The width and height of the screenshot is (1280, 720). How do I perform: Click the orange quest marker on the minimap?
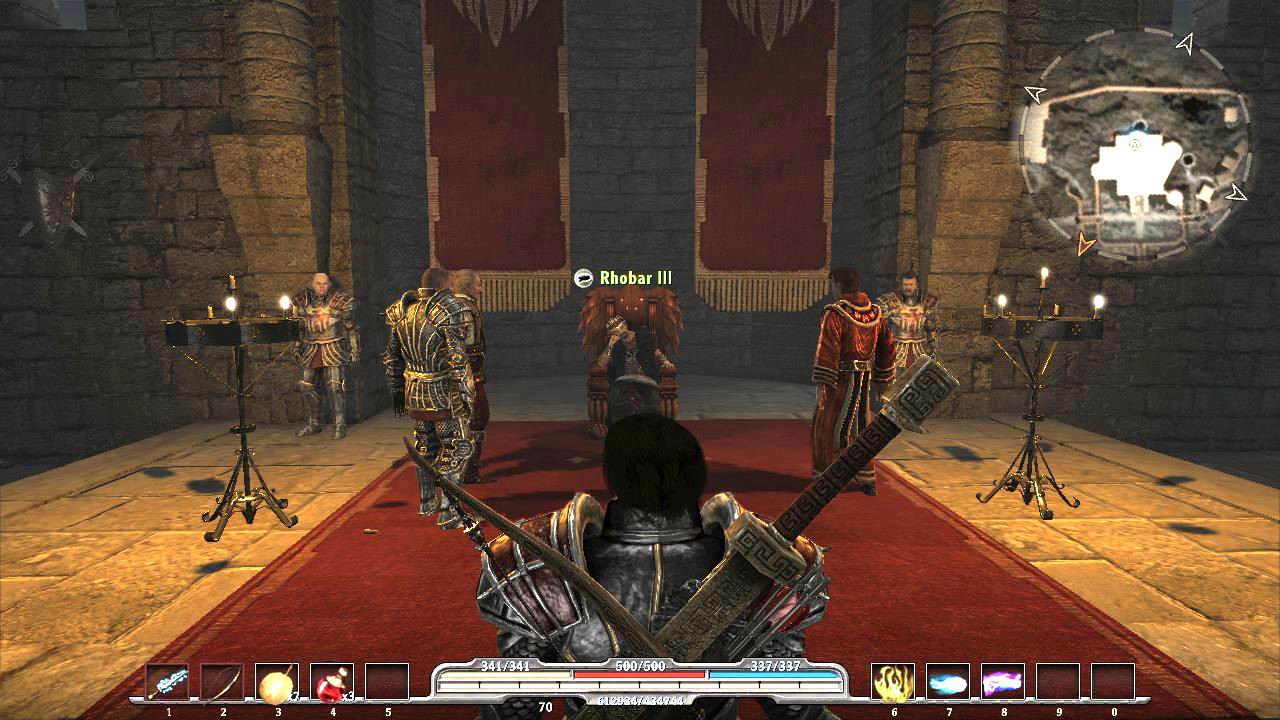point(1082,243)
